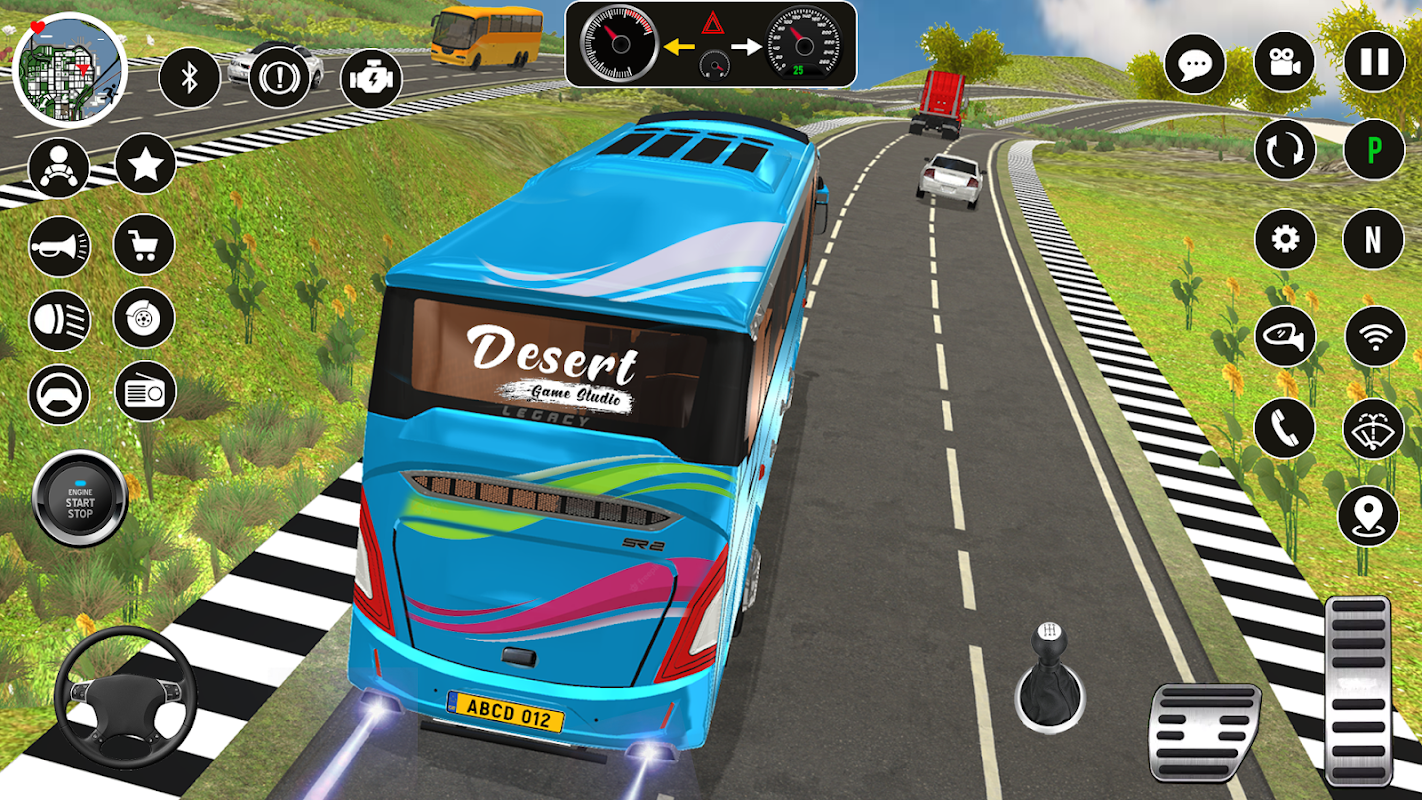Image resolution: width=1422 pixels, height=800 pixels.
Task: Honk the horn button
Action: (x=59, y=246)
